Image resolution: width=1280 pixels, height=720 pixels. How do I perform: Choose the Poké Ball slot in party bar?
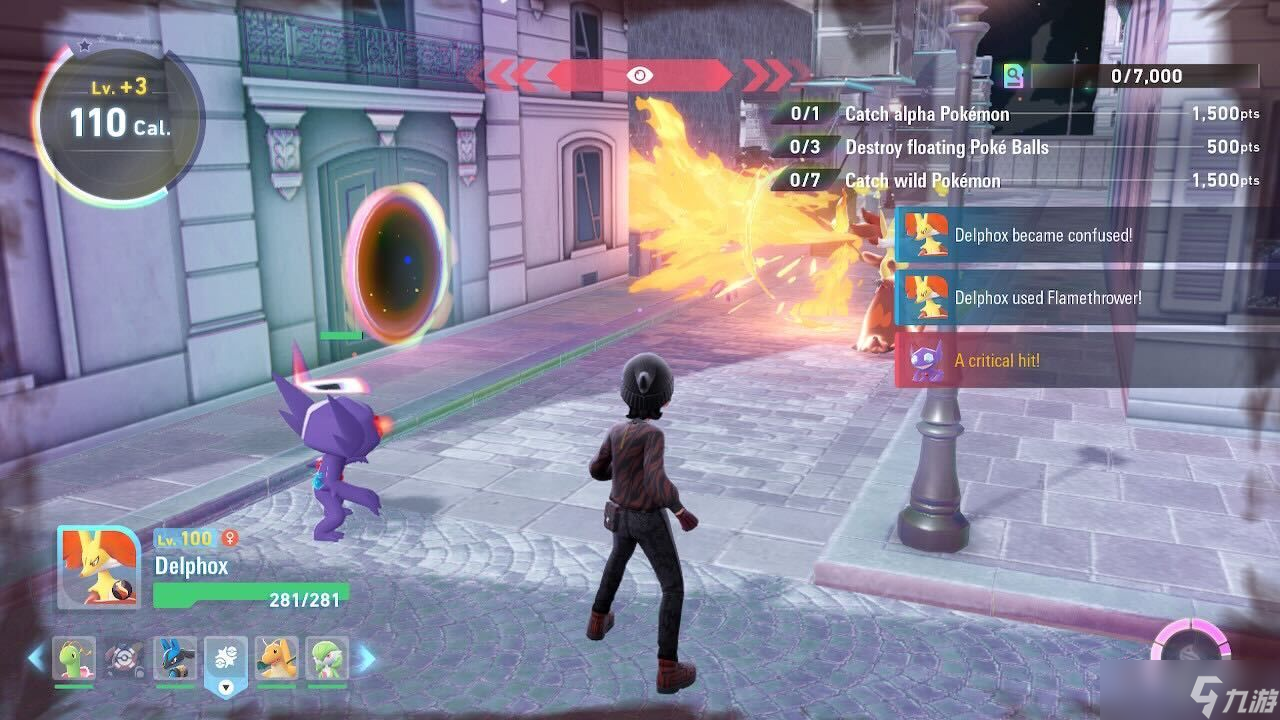(124, 658)
